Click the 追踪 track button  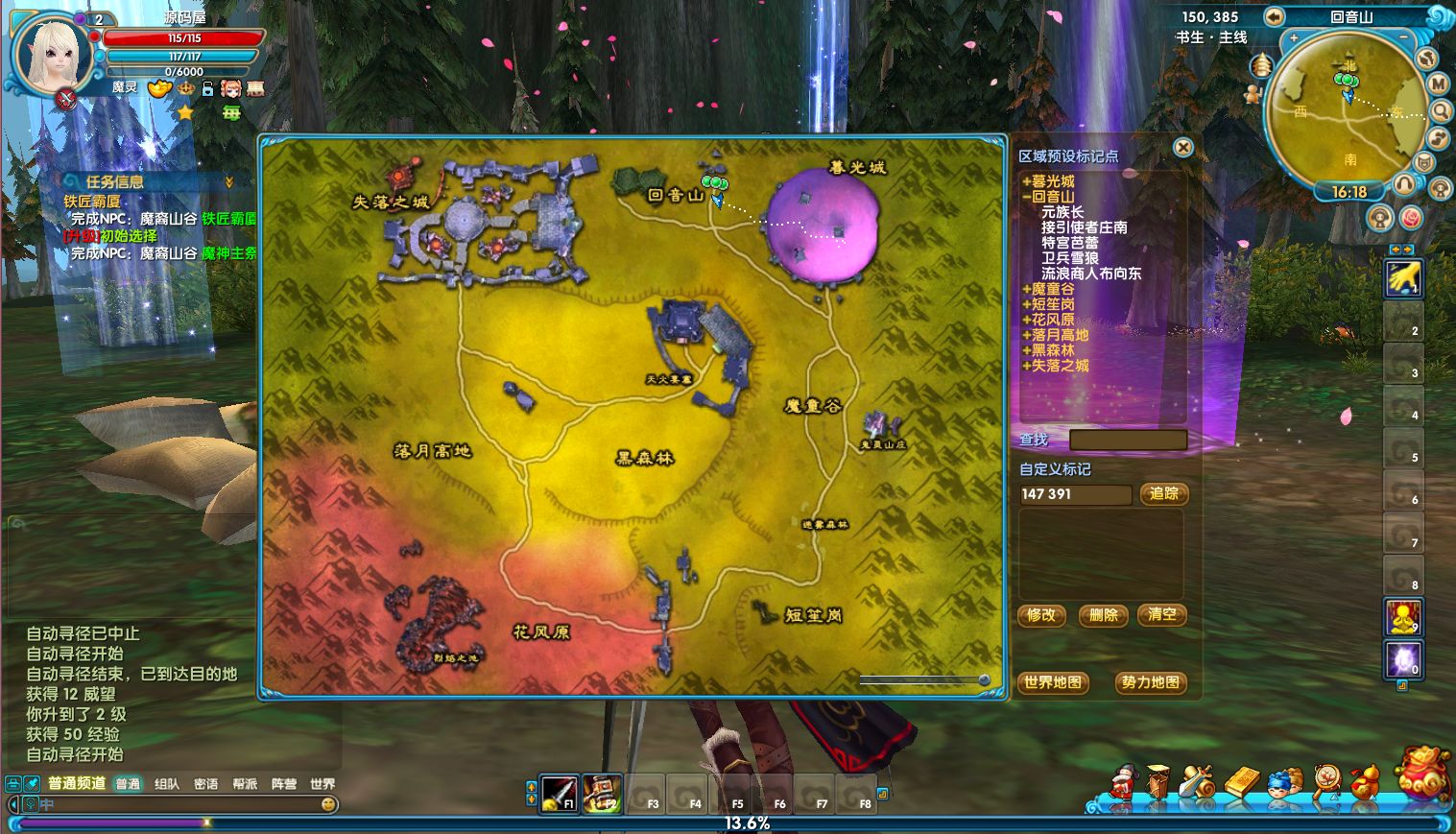coord(1164,493)
